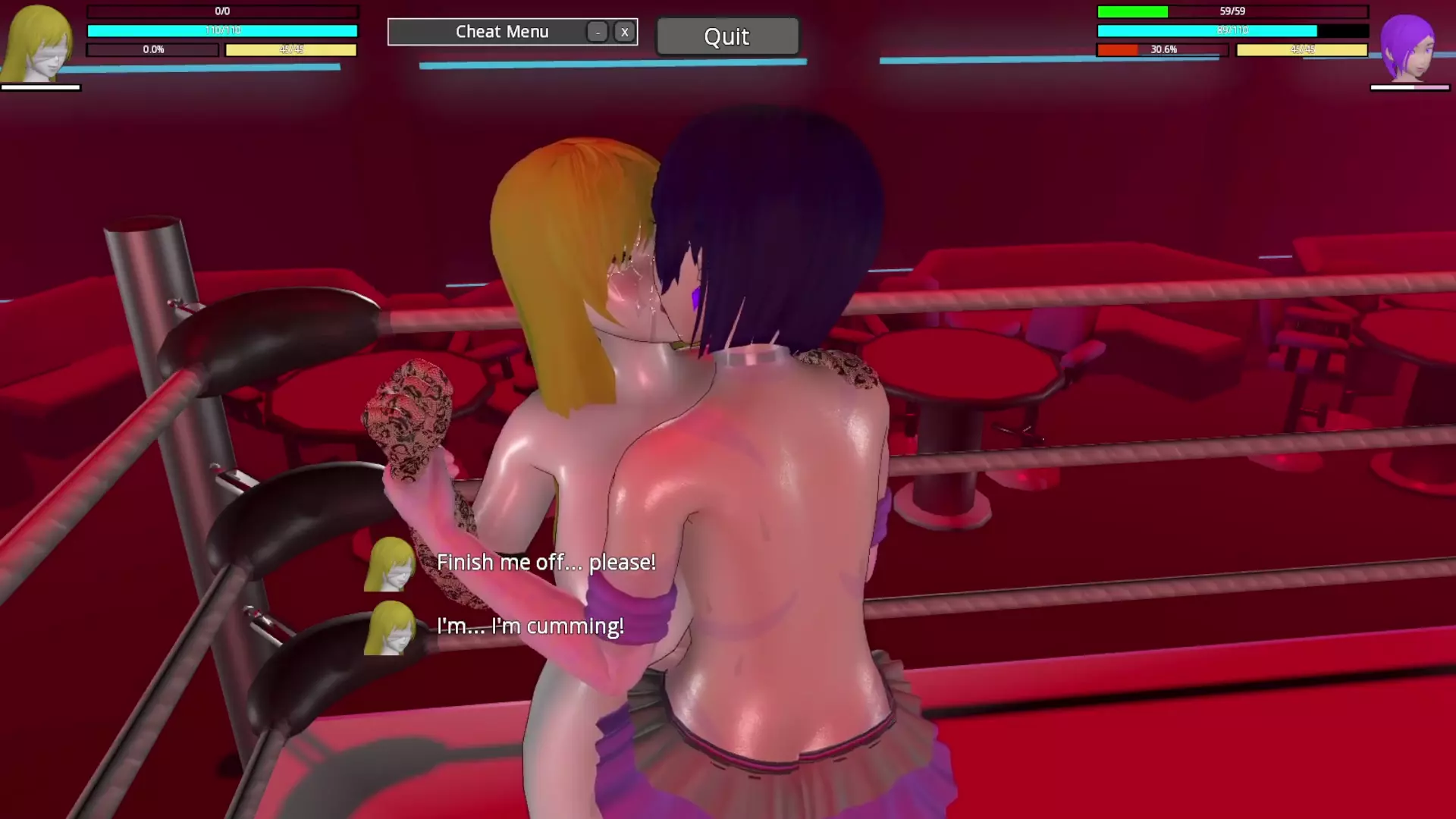Select the Cheat Menu title bar
The width and height of the screenshot is (1456, 819).
point(501,32)
